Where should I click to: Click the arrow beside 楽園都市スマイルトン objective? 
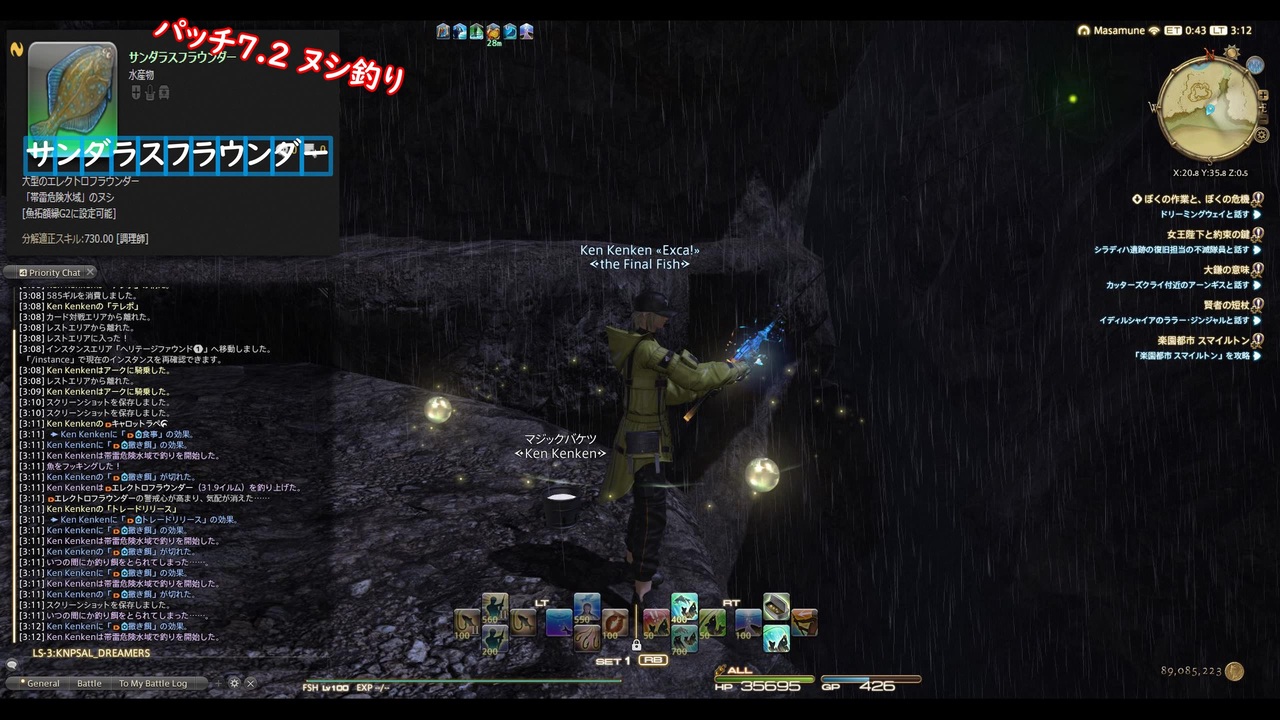1256,356
